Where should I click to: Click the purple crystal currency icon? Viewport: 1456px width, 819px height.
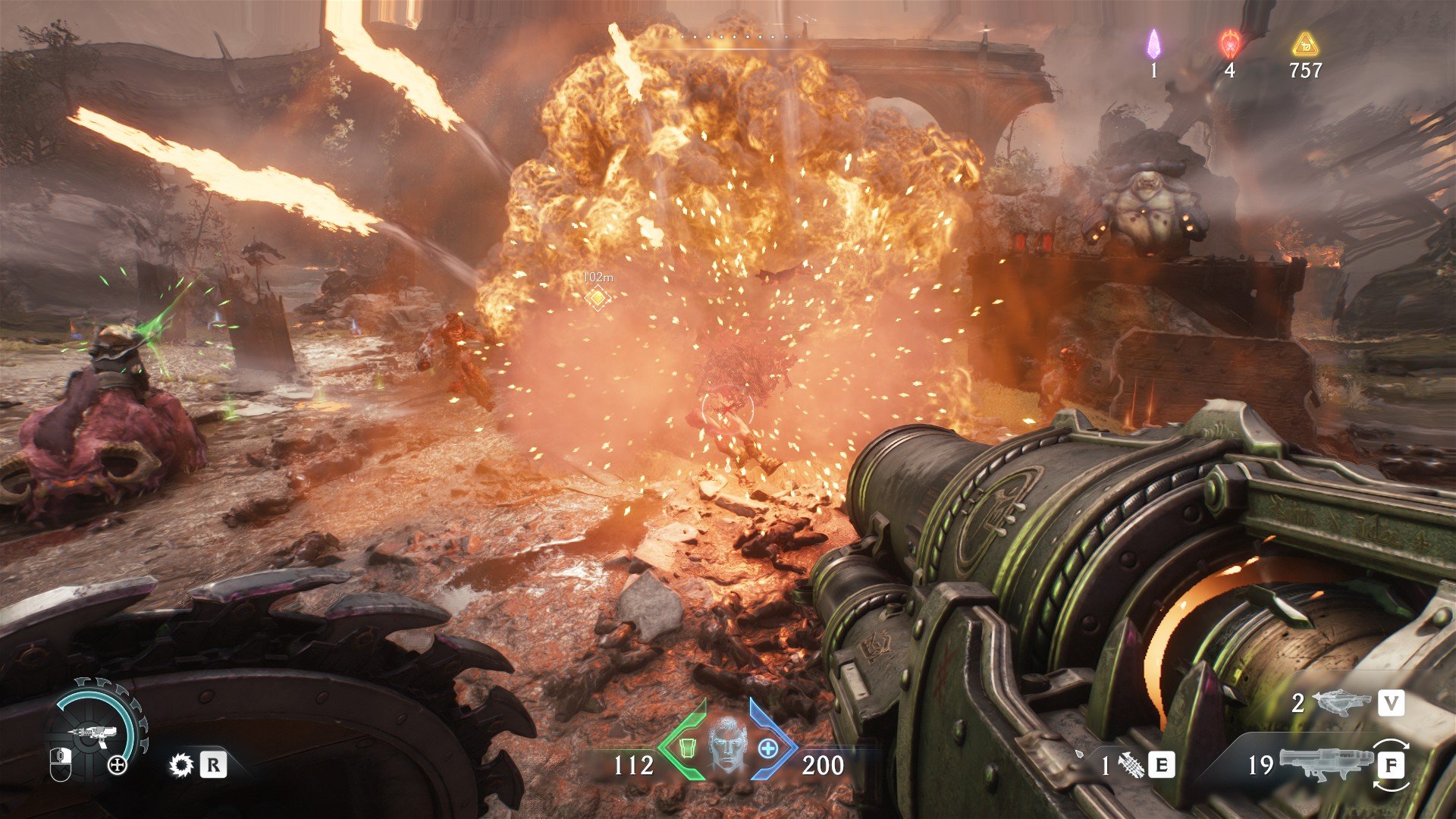click(x=1153, y=45)
